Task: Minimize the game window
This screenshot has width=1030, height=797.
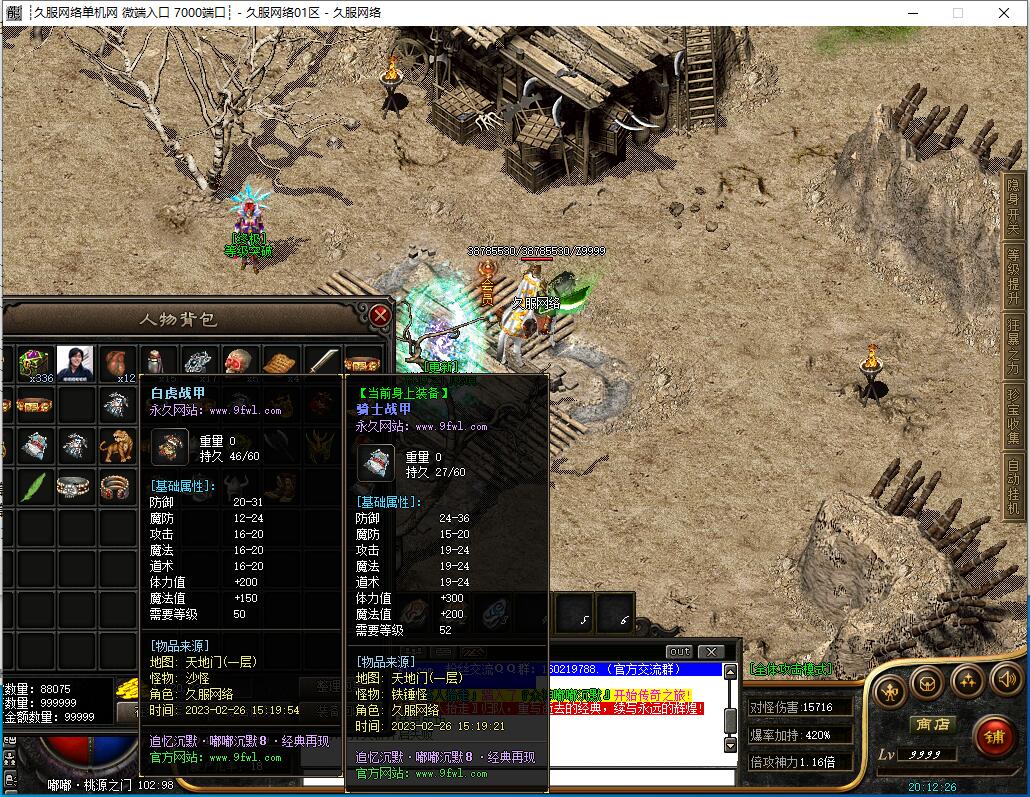Action: tap(911, 13)
